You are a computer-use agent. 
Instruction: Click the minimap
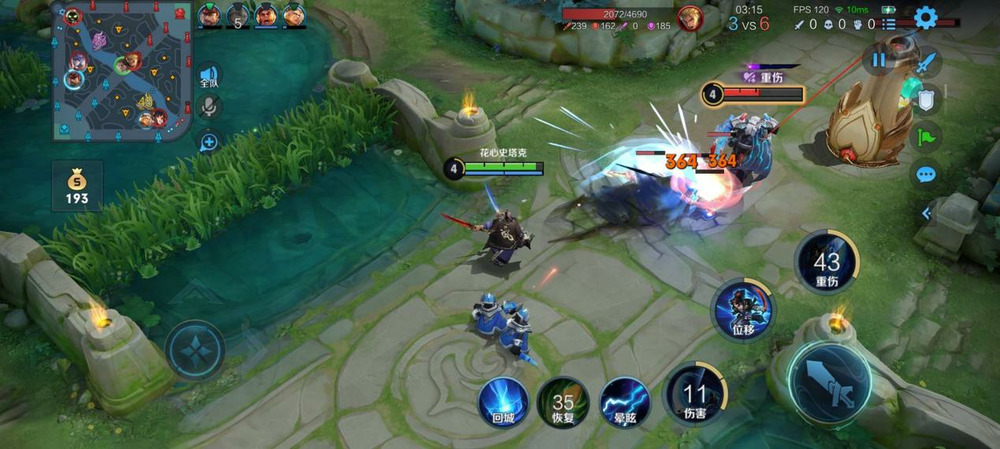[122, 70]
